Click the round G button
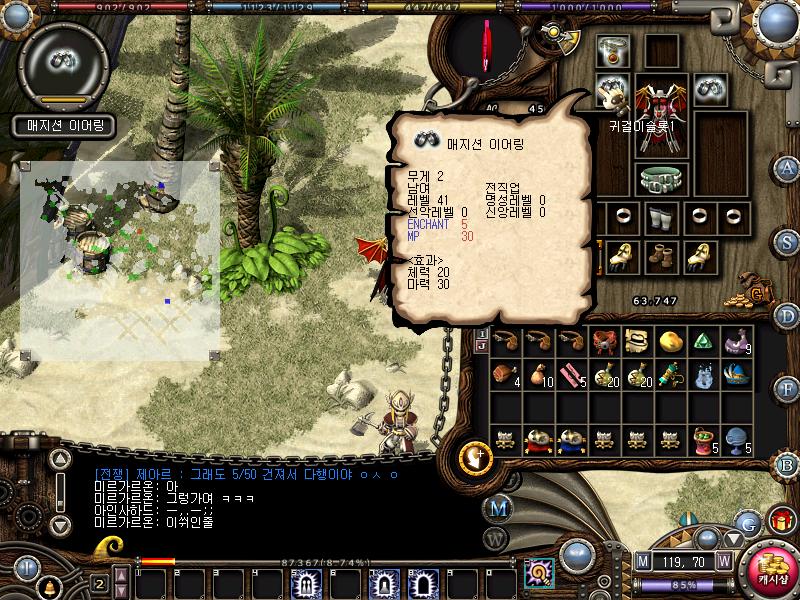 tap(745, 522)
